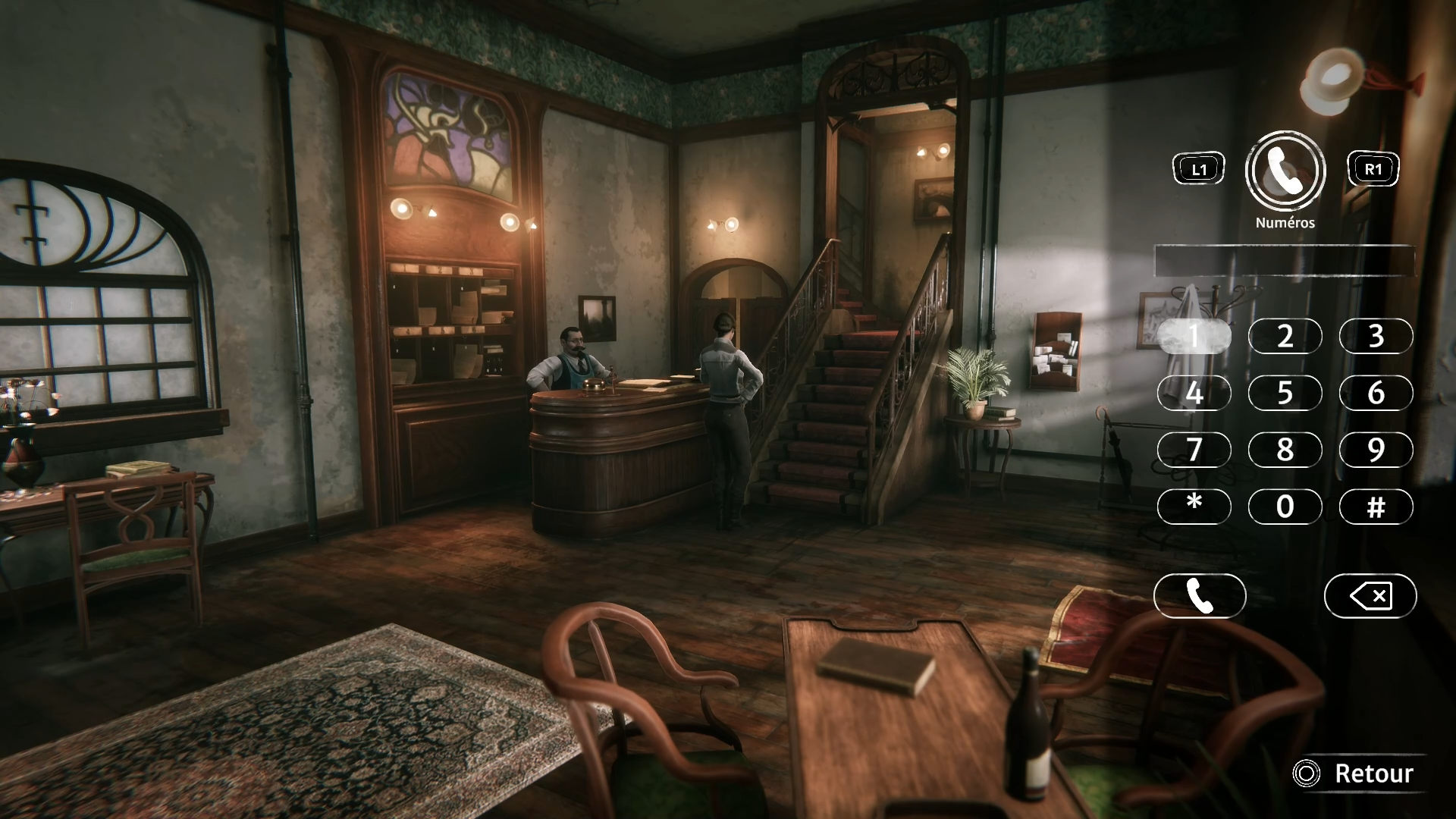Screen dimensions: 1456x819
Task: Tap the number 2 key
Action: tap(1285, 336)
